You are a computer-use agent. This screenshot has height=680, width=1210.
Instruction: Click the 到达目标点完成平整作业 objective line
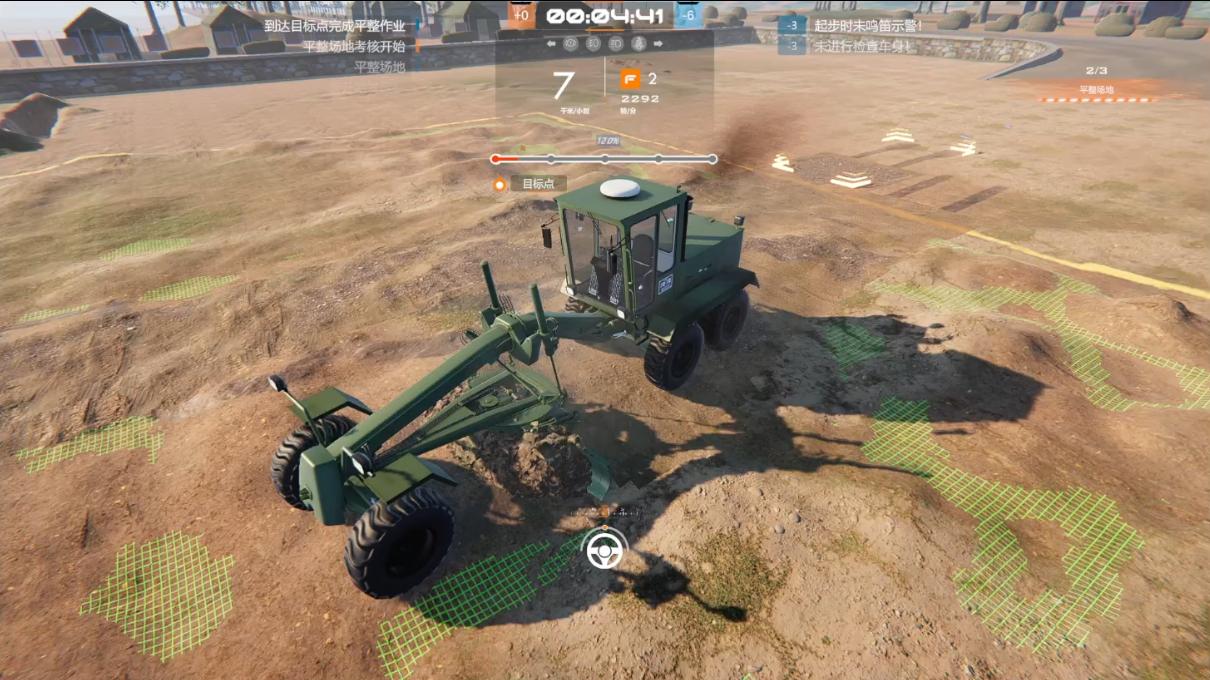click(334, 25)
